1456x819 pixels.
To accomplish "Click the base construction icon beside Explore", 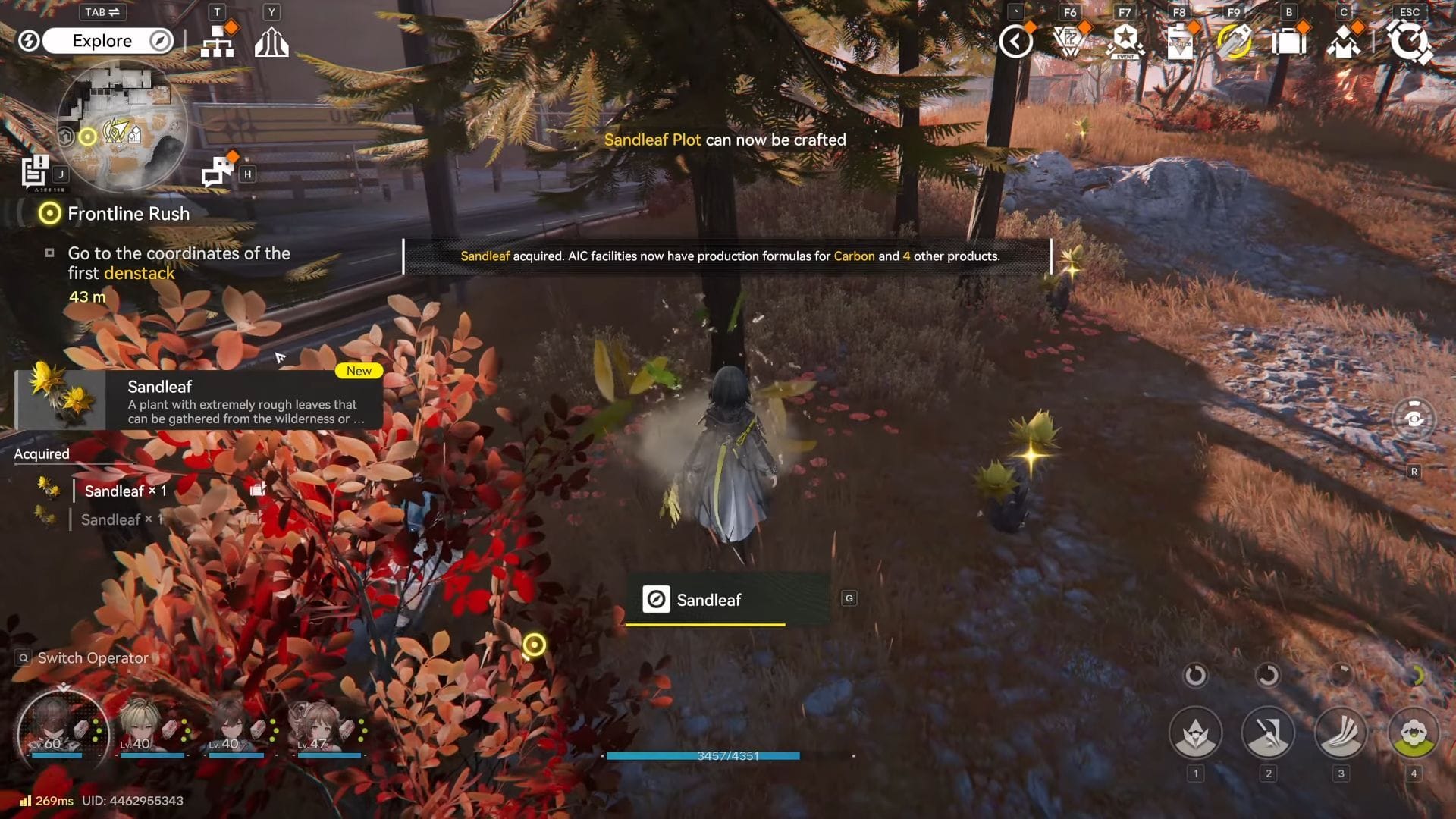I will 218,42.
